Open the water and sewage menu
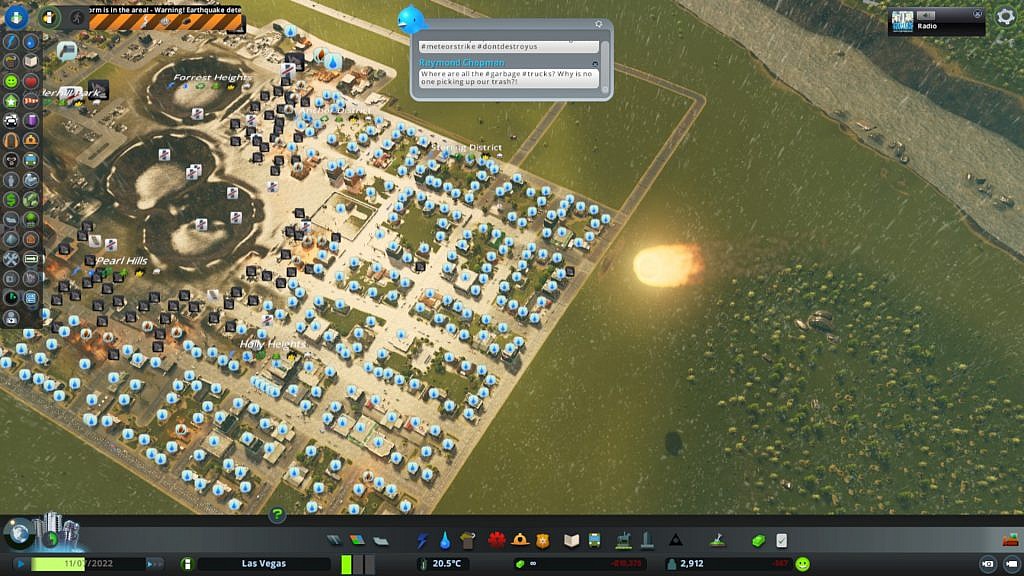Image resolution: width=1024 pixels, height=576 pixels. [445, 540]
